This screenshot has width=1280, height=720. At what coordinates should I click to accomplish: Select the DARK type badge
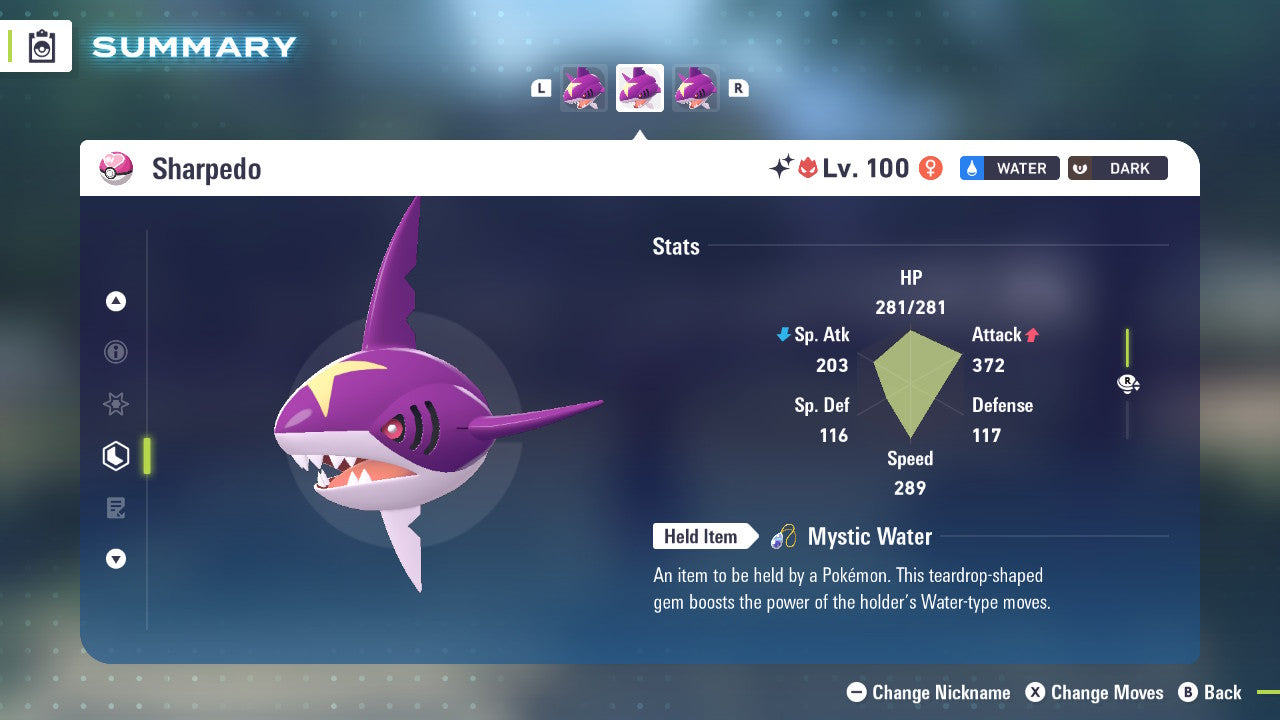[1117, 168]
